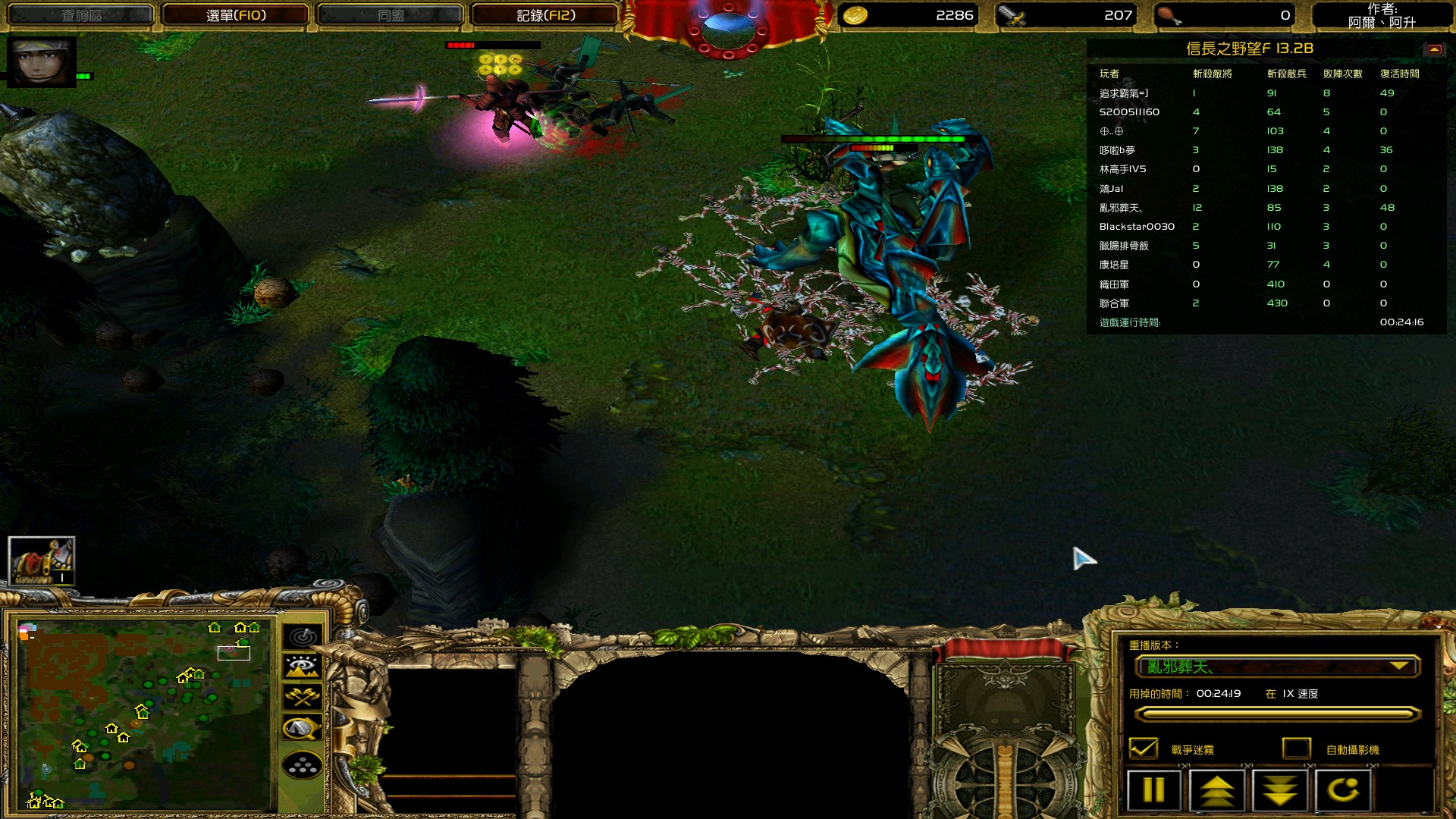Open the 選單(F10) menu
Image resolution: width=1456 pixels, height=819 pixels.
coord(236,15)
